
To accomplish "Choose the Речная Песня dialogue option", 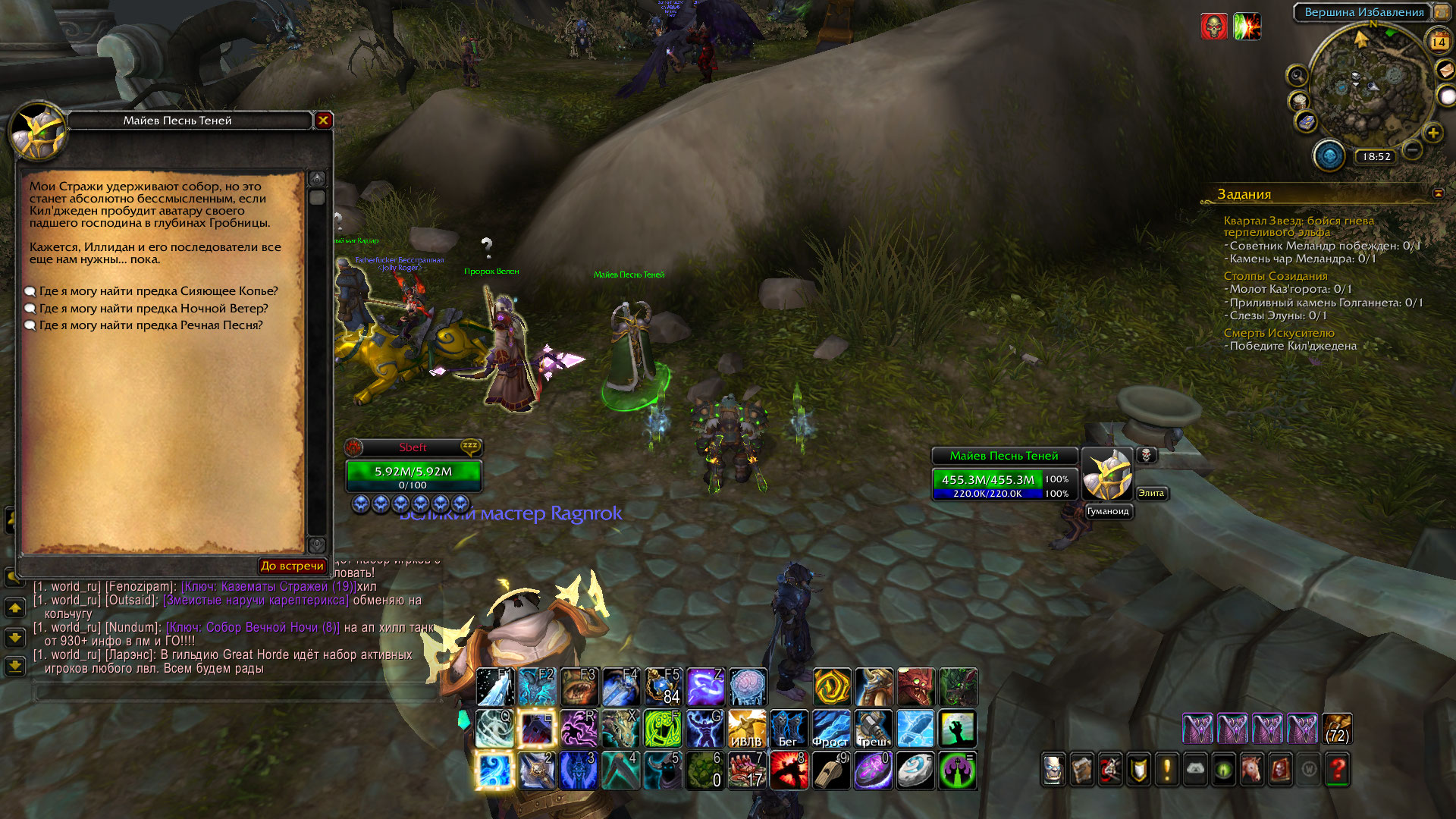I will coord(150,325).
